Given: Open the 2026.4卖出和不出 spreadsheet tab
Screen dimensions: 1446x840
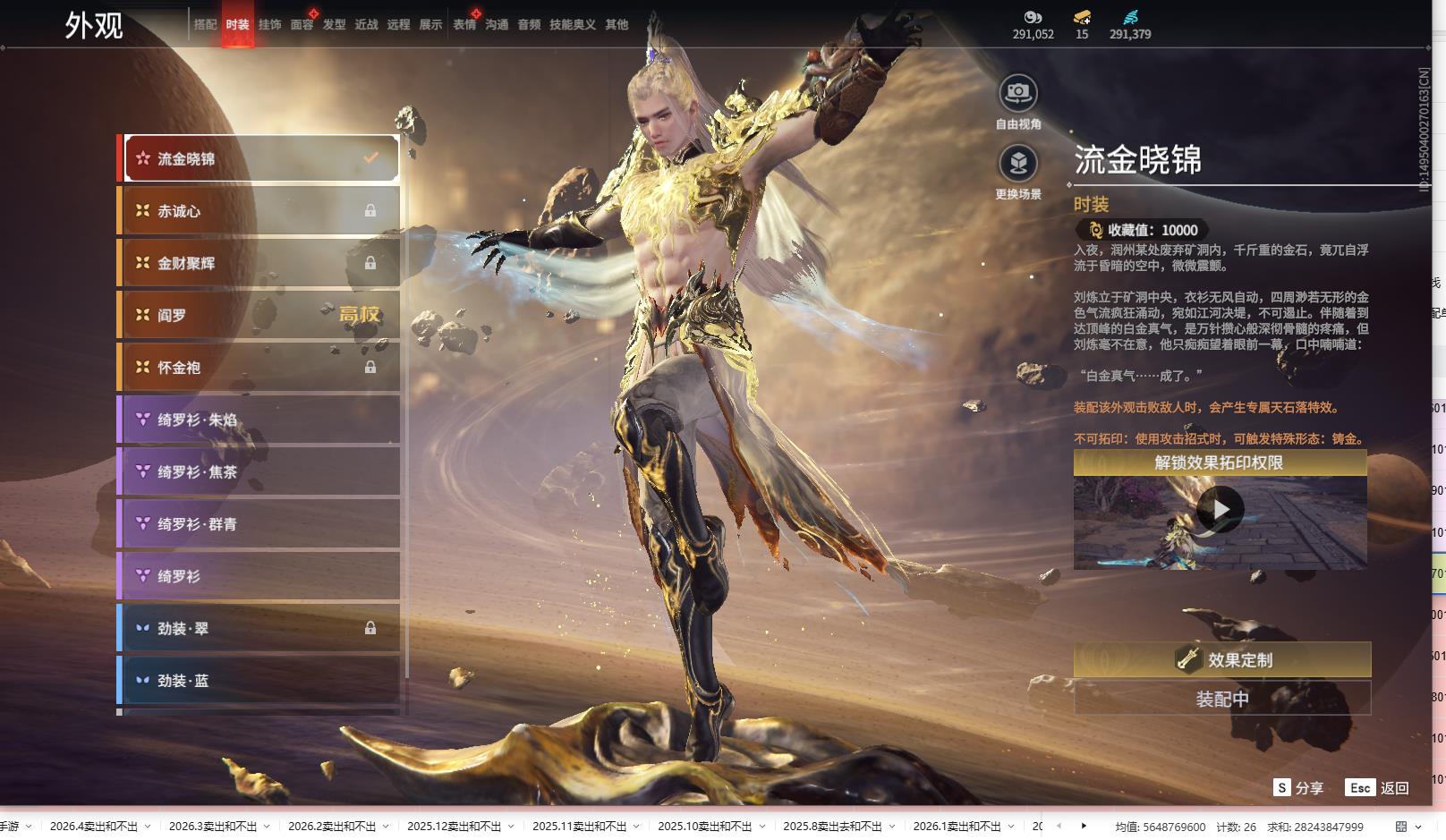Looking at the screenshot, I should [x=94, y=827].
